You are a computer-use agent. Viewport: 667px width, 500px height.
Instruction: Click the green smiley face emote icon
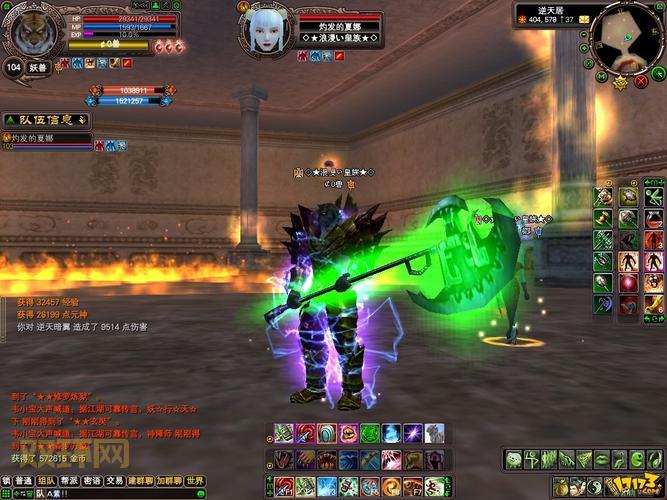(513, 460)
